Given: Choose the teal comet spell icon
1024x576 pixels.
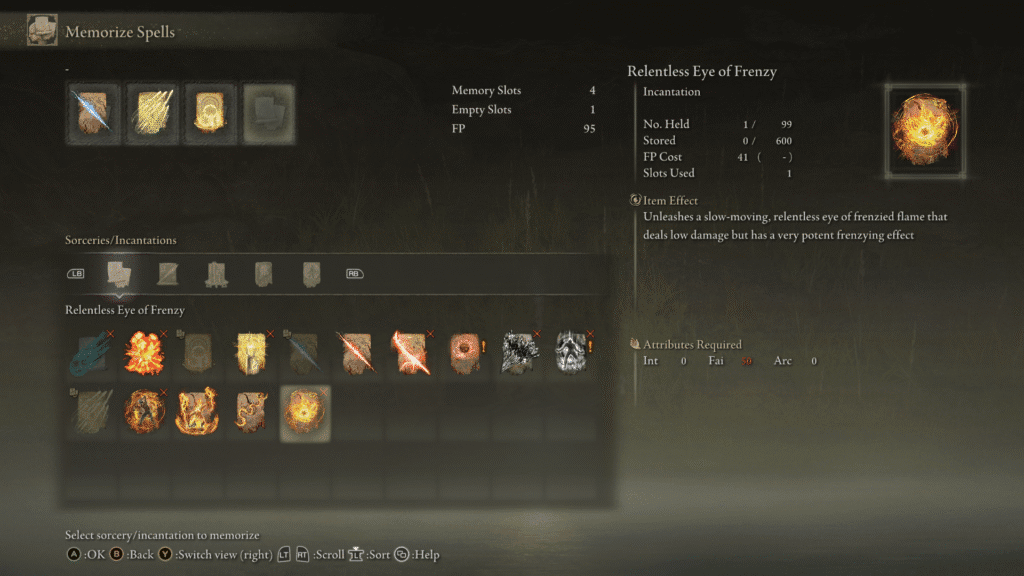Looking at the screenshot, I should (x=91, y=353).
